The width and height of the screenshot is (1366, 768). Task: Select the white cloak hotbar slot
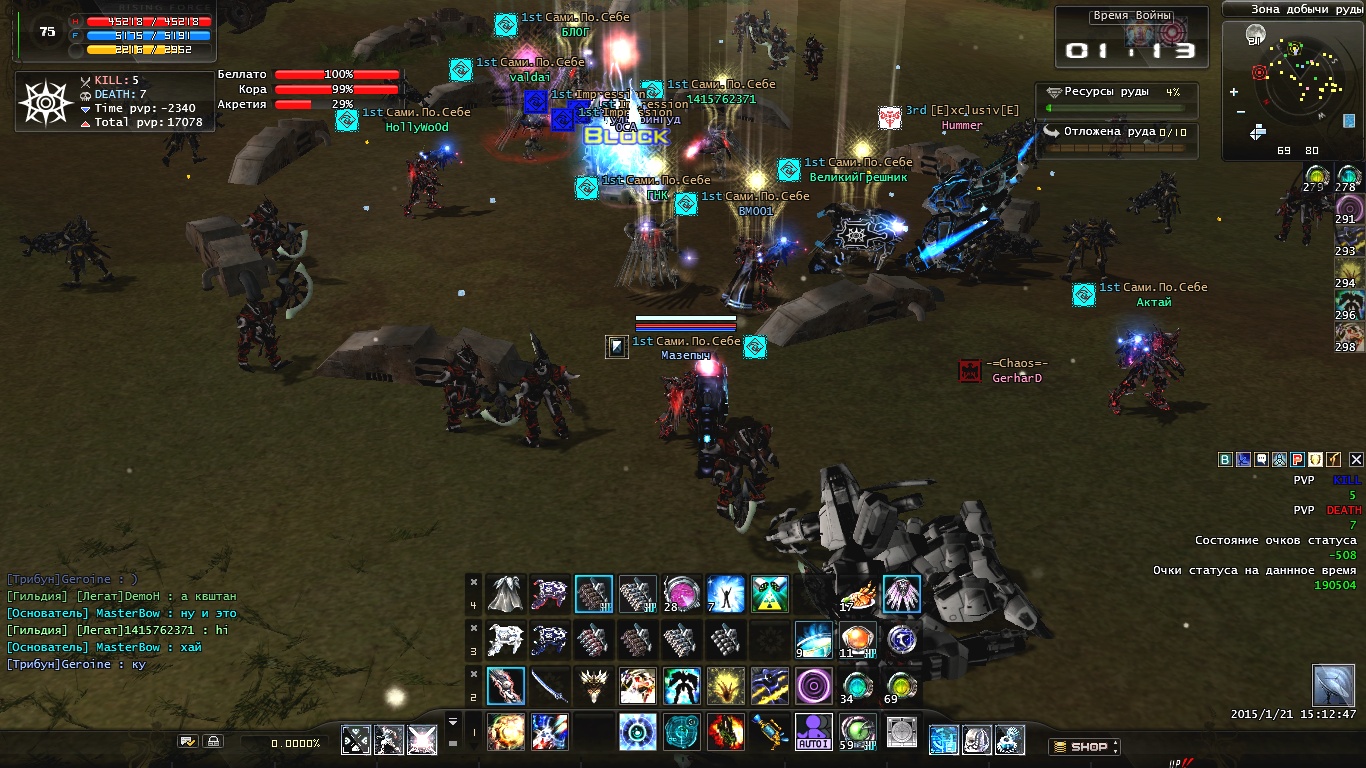[x=506, y=594]
